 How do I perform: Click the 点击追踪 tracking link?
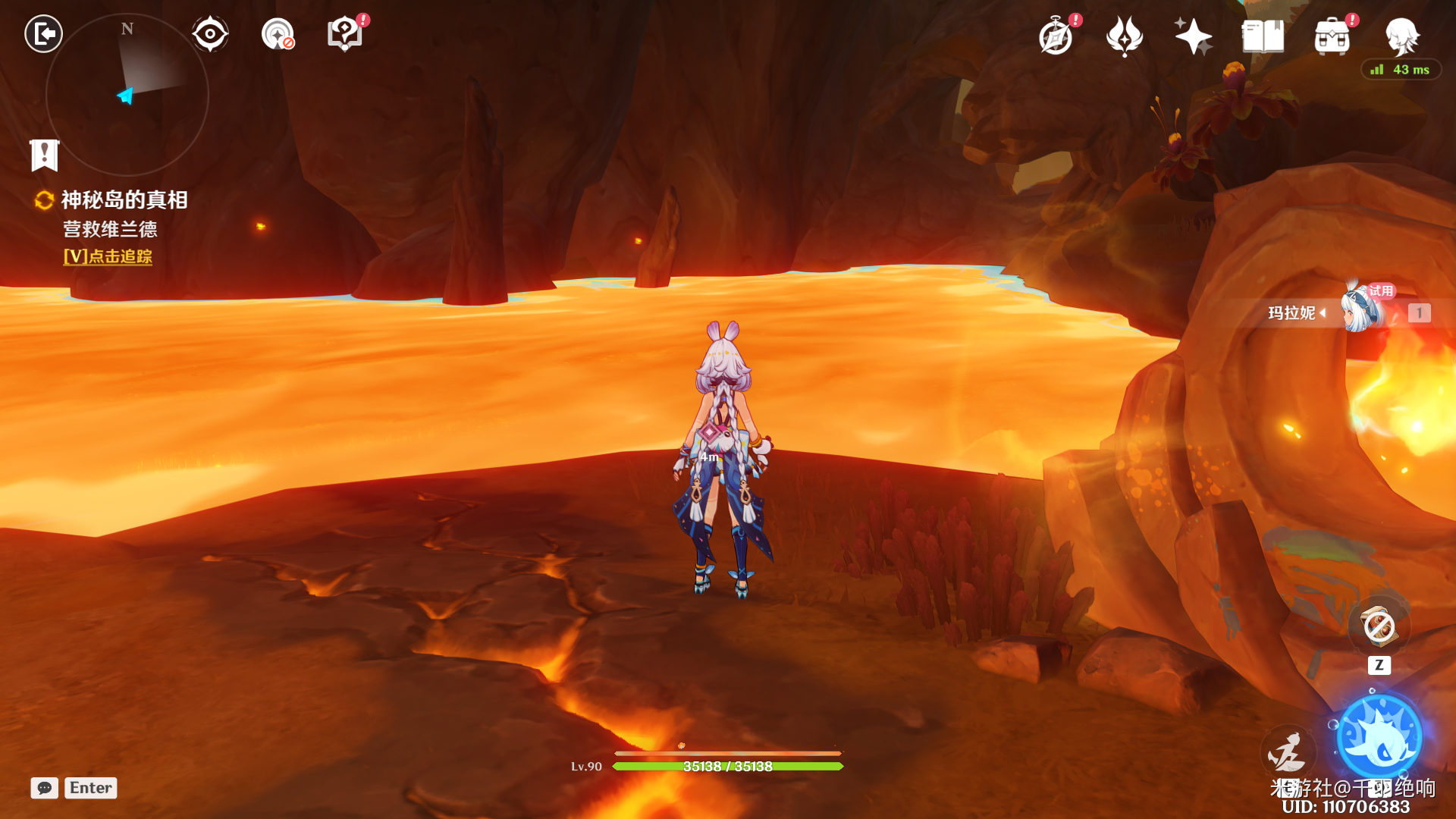108,257
